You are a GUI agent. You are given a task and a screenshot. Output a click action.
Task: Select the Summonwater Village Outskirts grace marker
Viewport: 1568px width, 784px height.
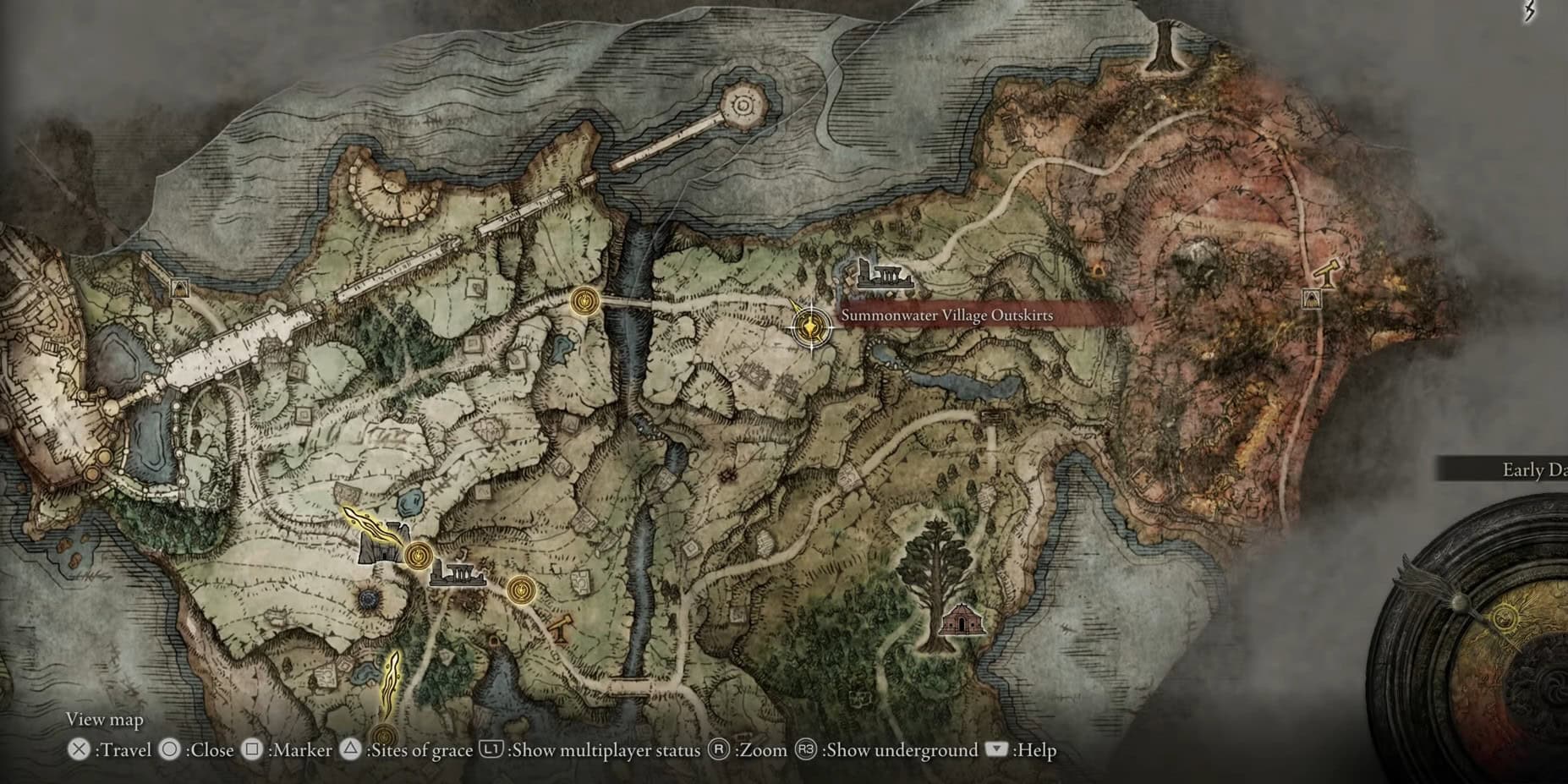click(810, 326)
